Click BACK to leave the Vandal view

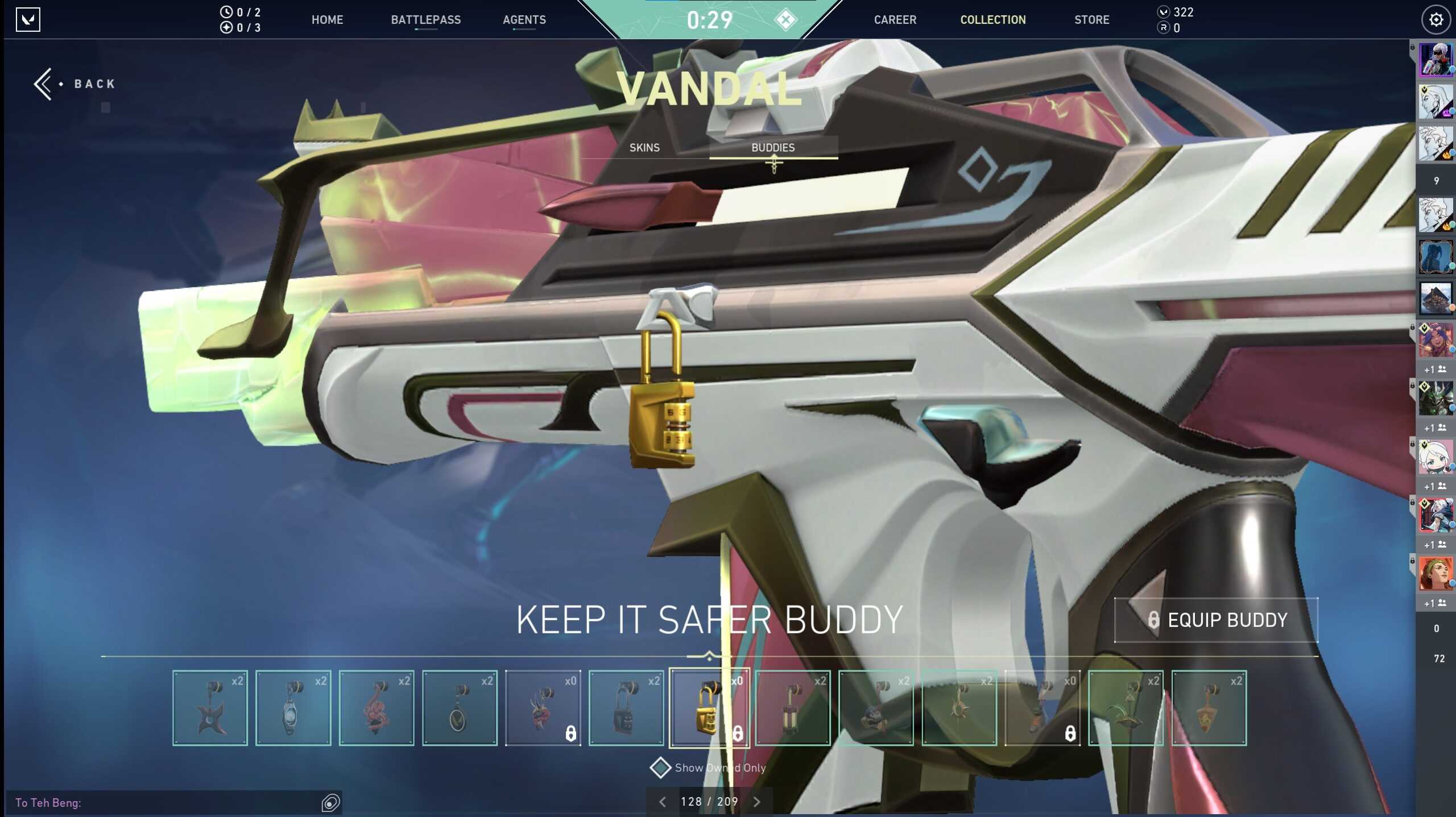point(74,83)
